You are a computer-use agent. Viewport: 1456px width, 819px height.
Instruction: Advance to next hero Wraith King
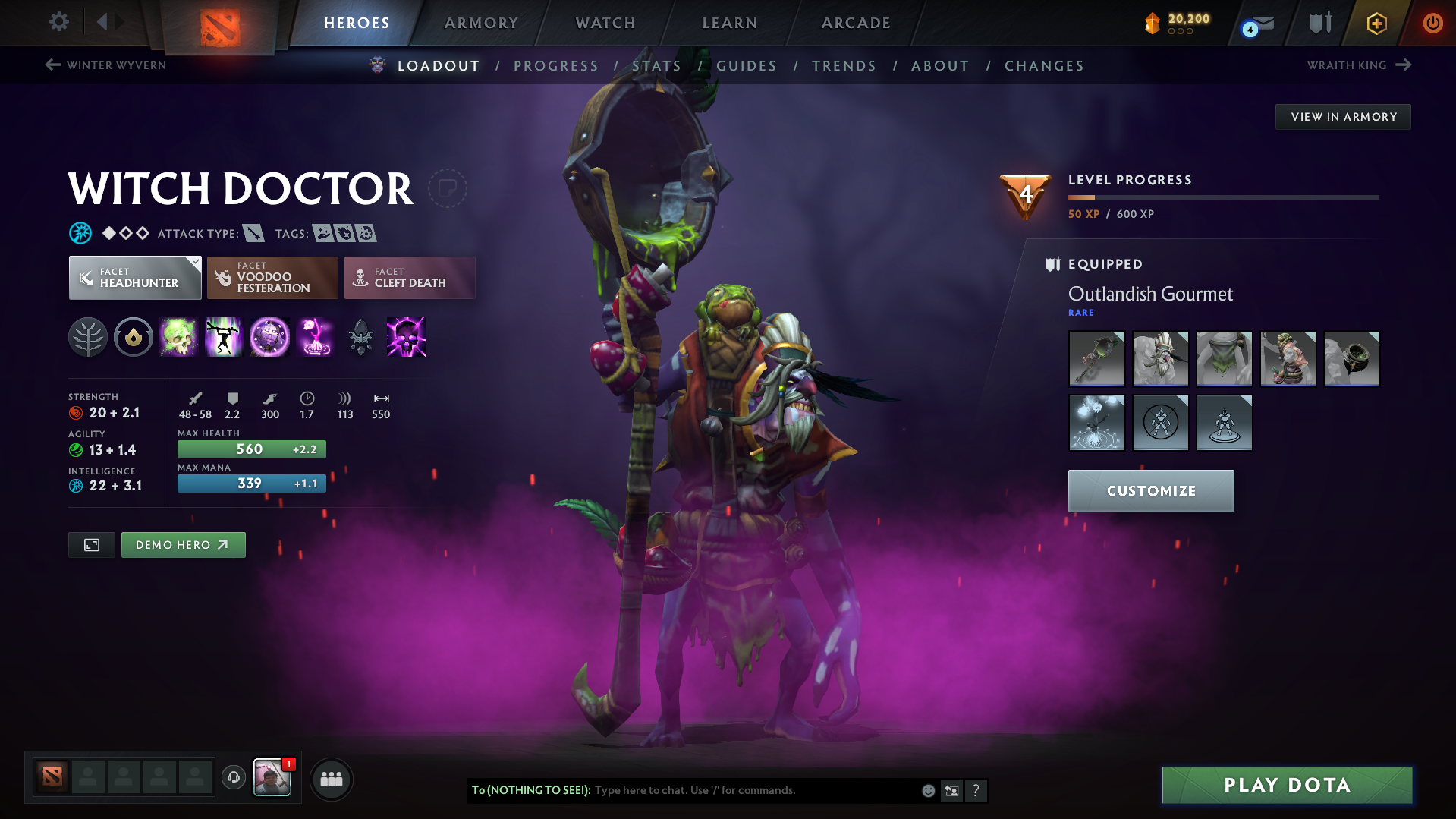tap(1357, 65)
